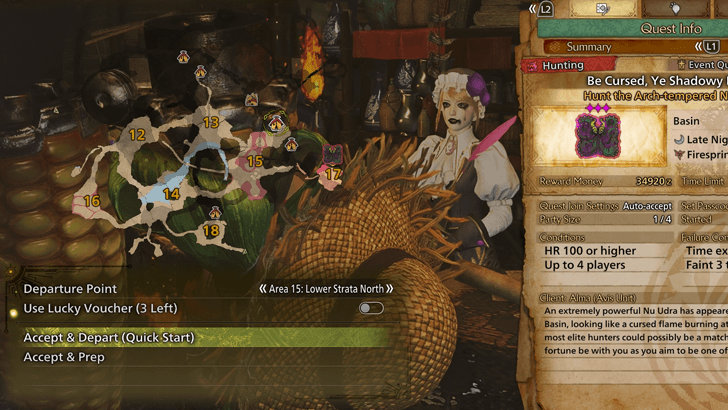Pick area 14 on the map

pos(171,194)
